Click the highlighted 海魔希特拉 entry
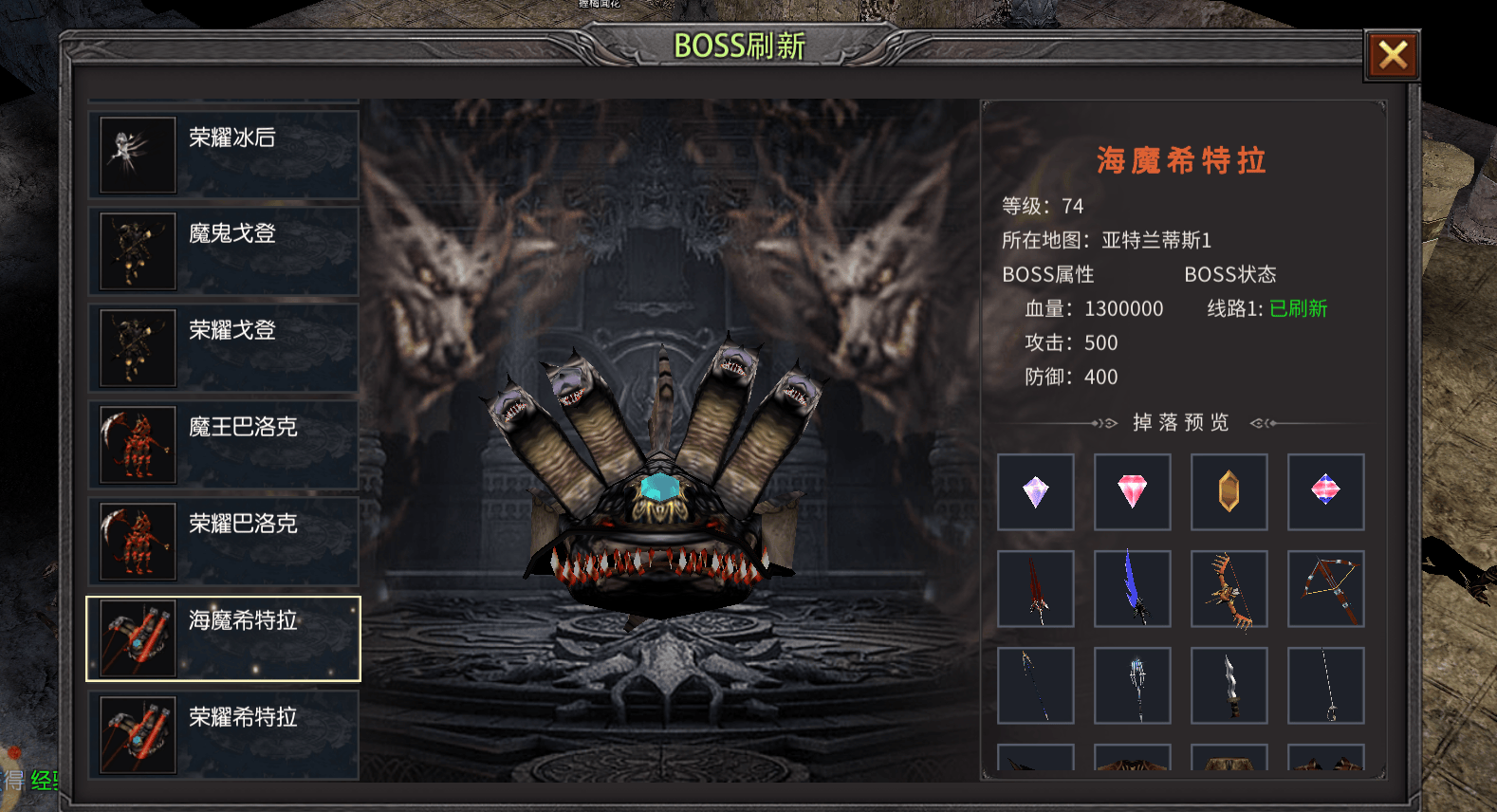 [x=224, y=638]
